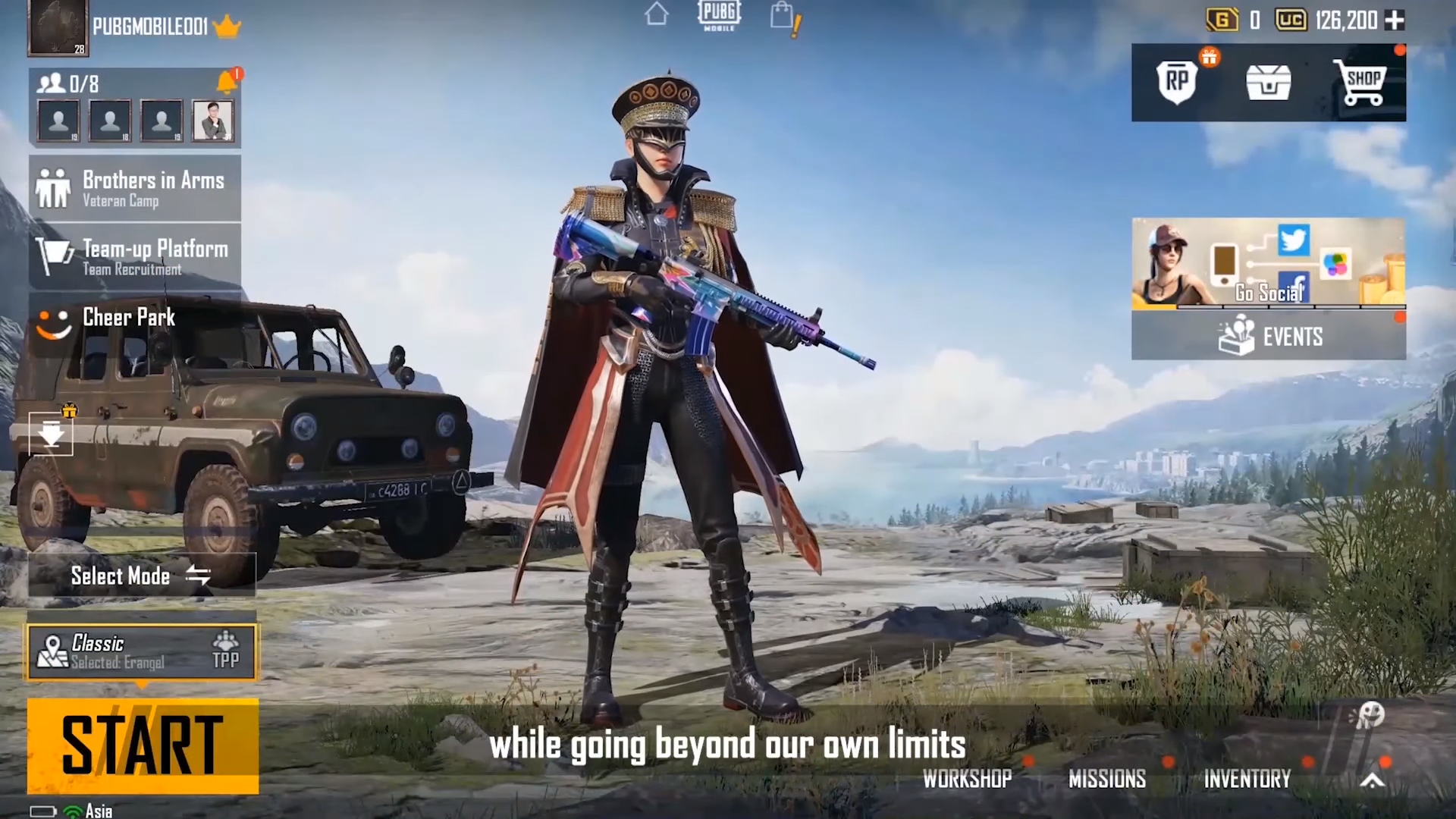Screen dimensions: 1456x819
Task: Open the Events panel
Action: coord(1268,336)
